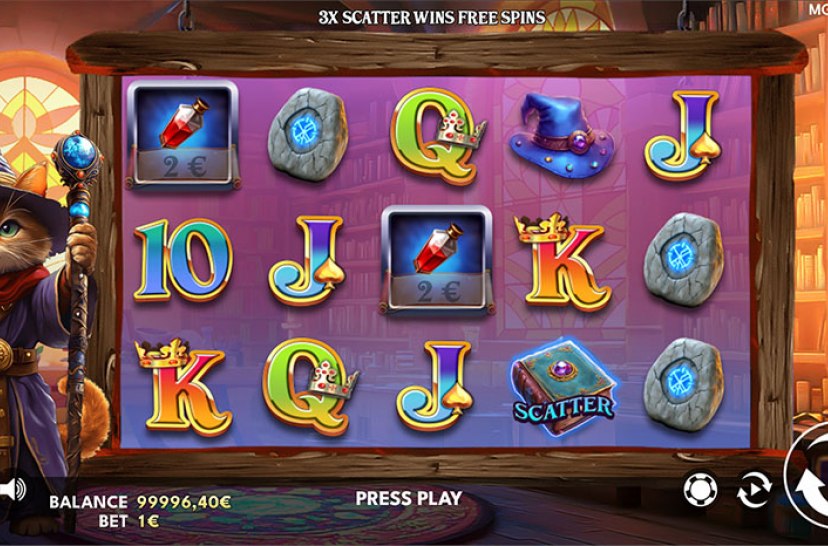Toggle the sound speaker icon
This screenshot has height=546, width=828.
(11, 489)
